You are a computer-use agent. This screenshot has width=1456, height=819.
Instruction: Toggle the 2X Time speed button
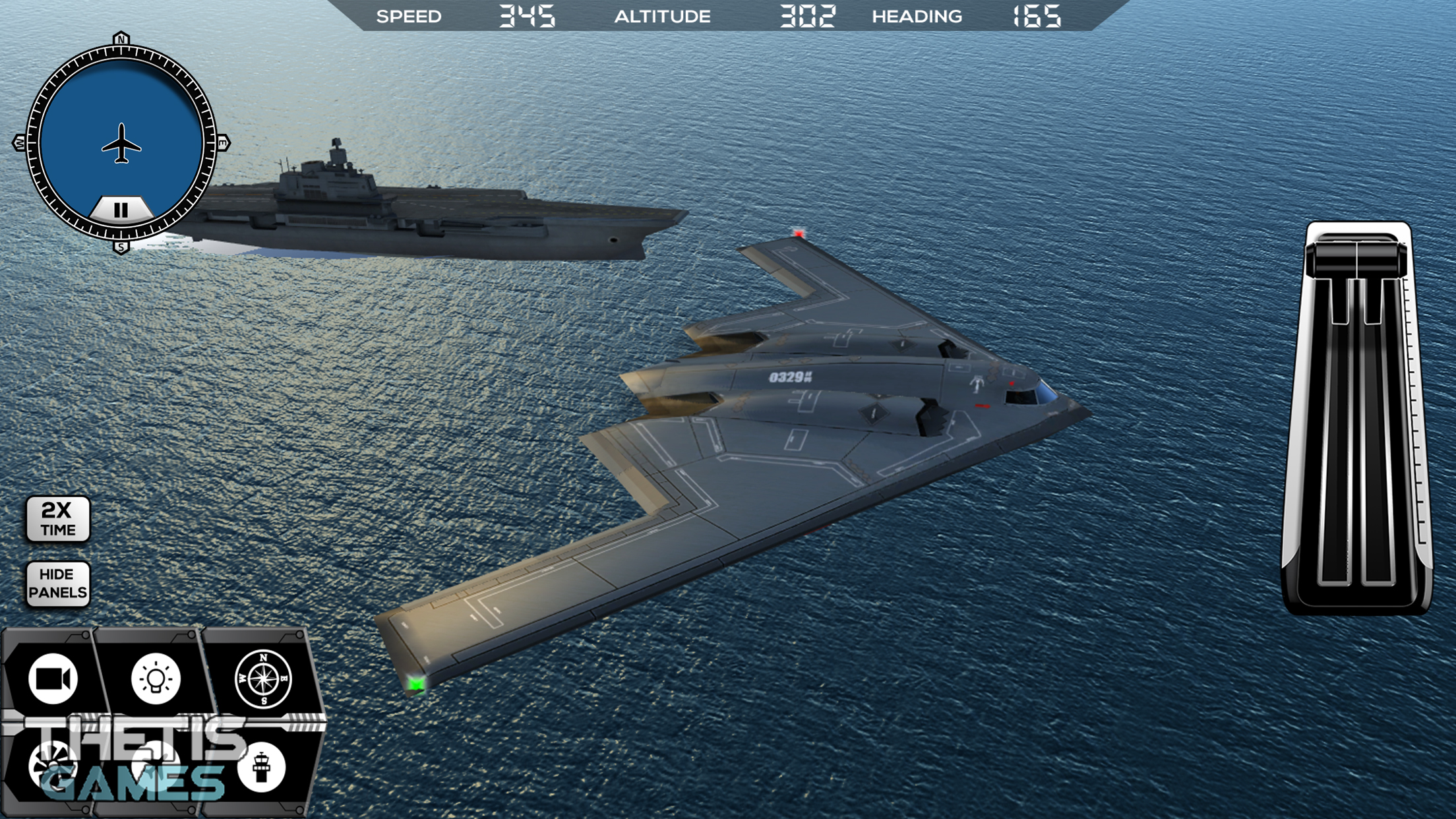point(58,519)
